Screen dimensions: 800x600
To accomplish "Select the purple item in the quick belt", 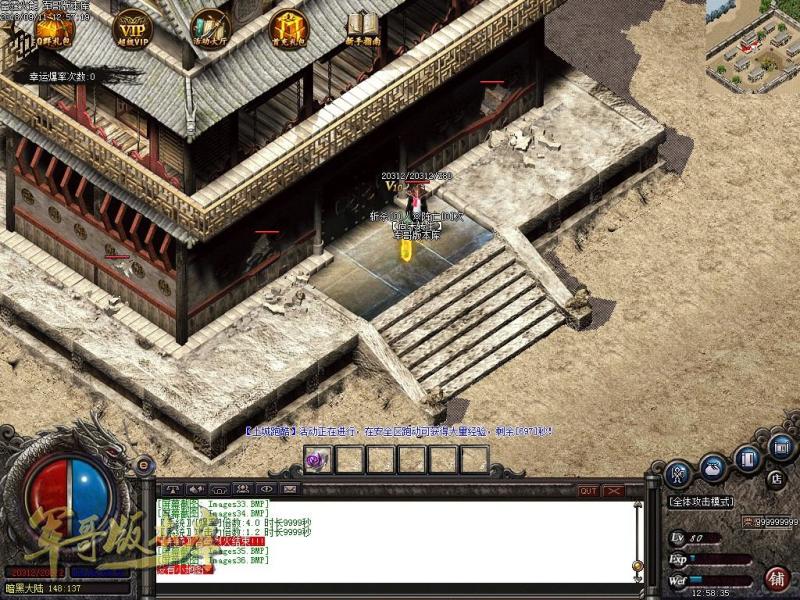I will coord(318,459).
